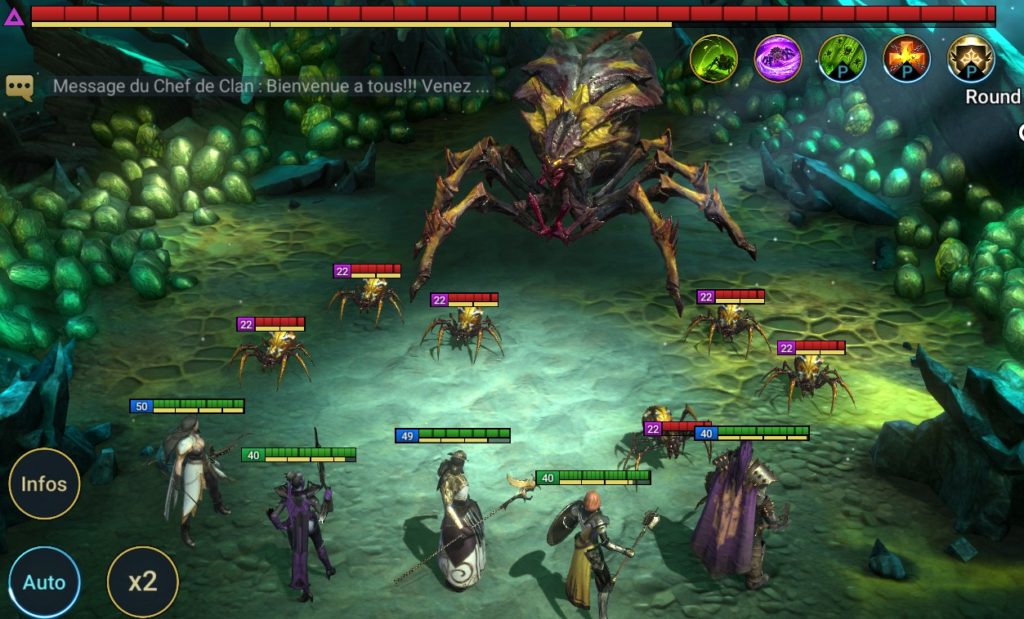Inspect the orange cross passive skill icon
Screen dimensions: 1024x619
click(x=907, y=58)
